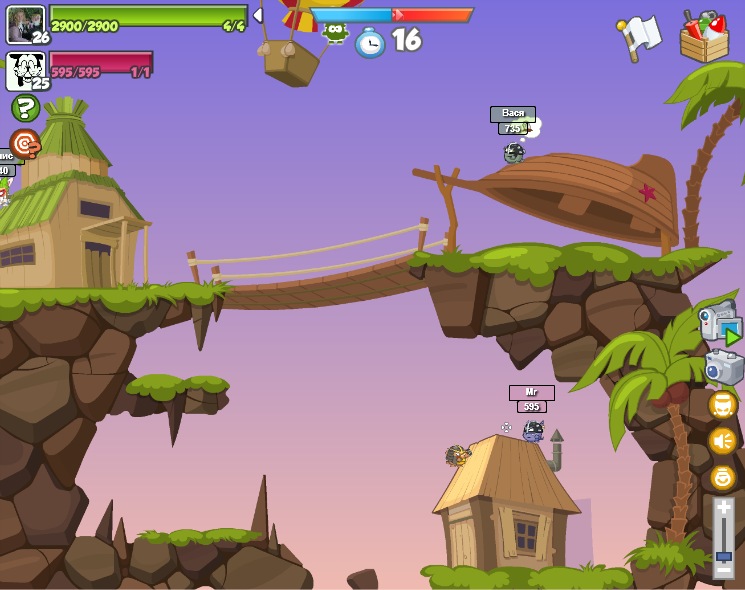Select the level 26 player avatar
Image resolution: width=745 pixels, height=590 pixels.
coord(24,23)
